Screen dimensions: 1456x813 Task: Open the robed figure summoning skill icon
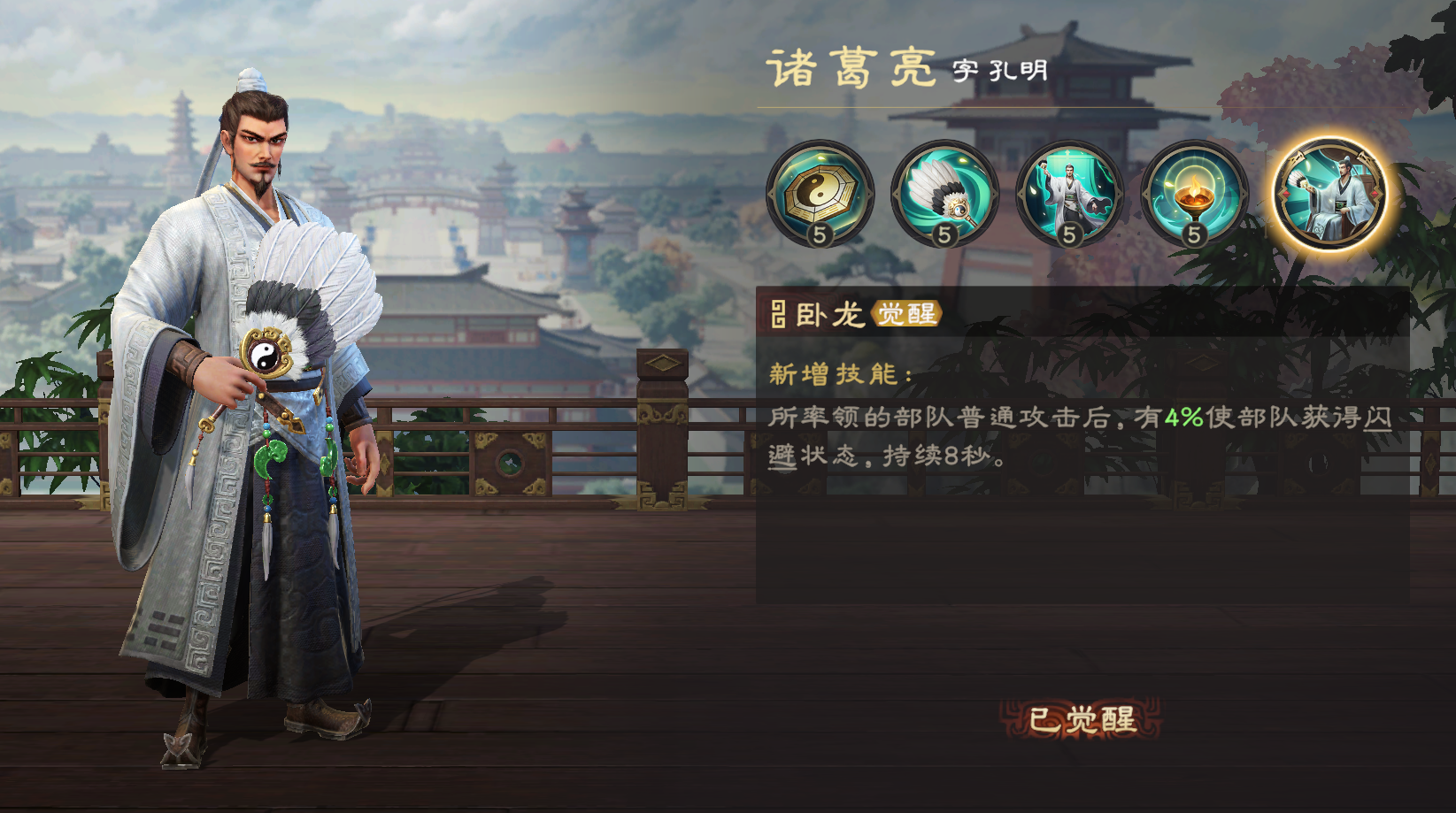tap(1070, 193)
